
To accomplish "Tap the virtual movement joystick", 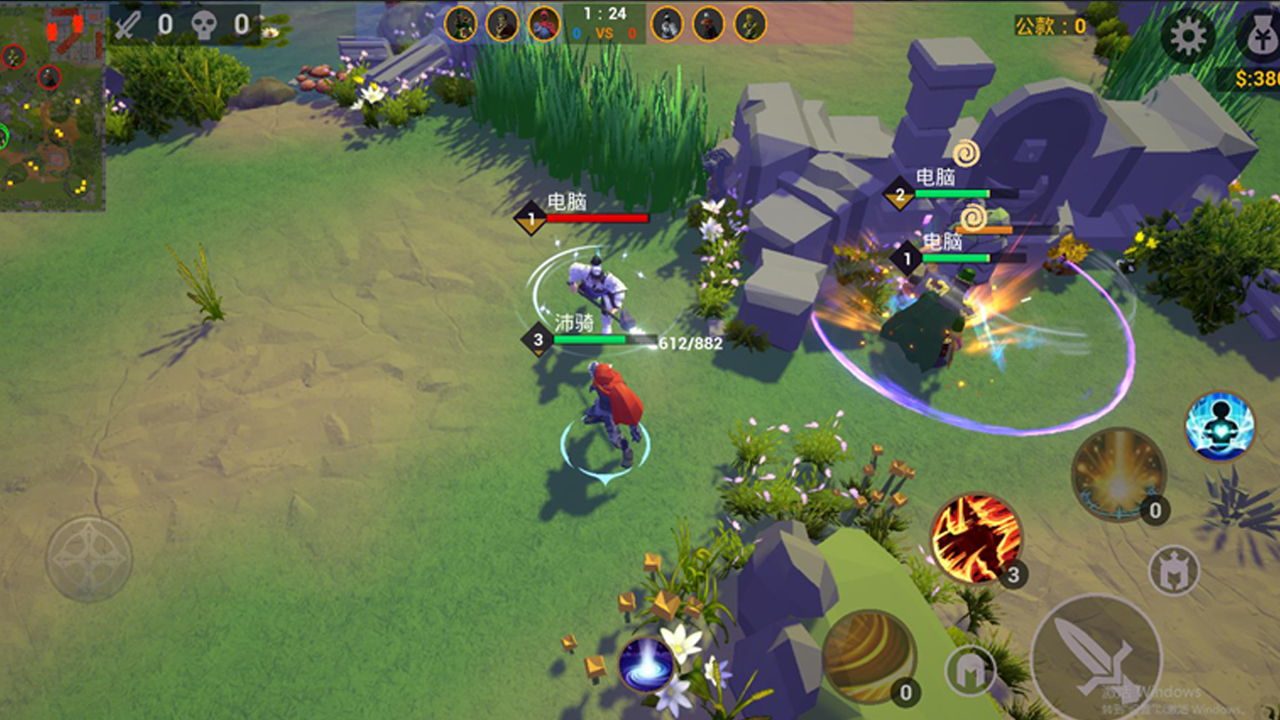I will coord(89,558).
